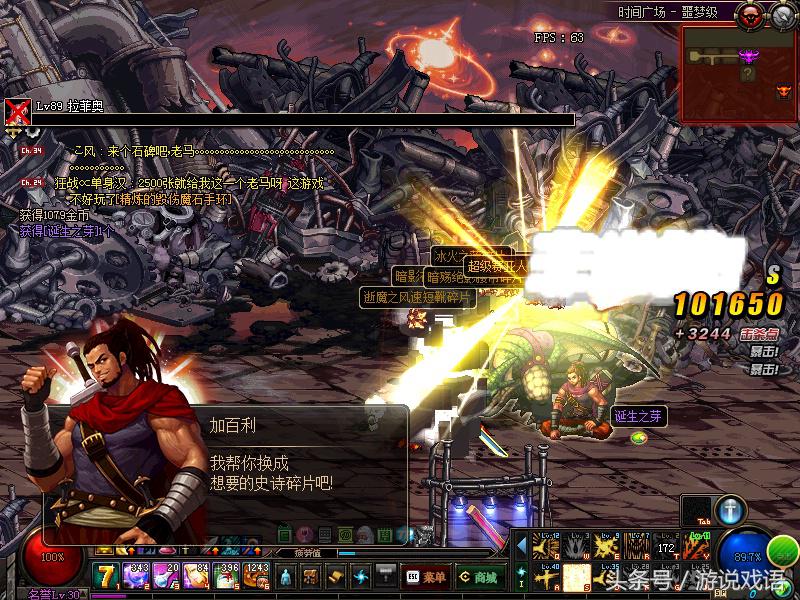Click the red boss skull round button
The width and height of the screenshot is (800, 600).
click(749, 14)
